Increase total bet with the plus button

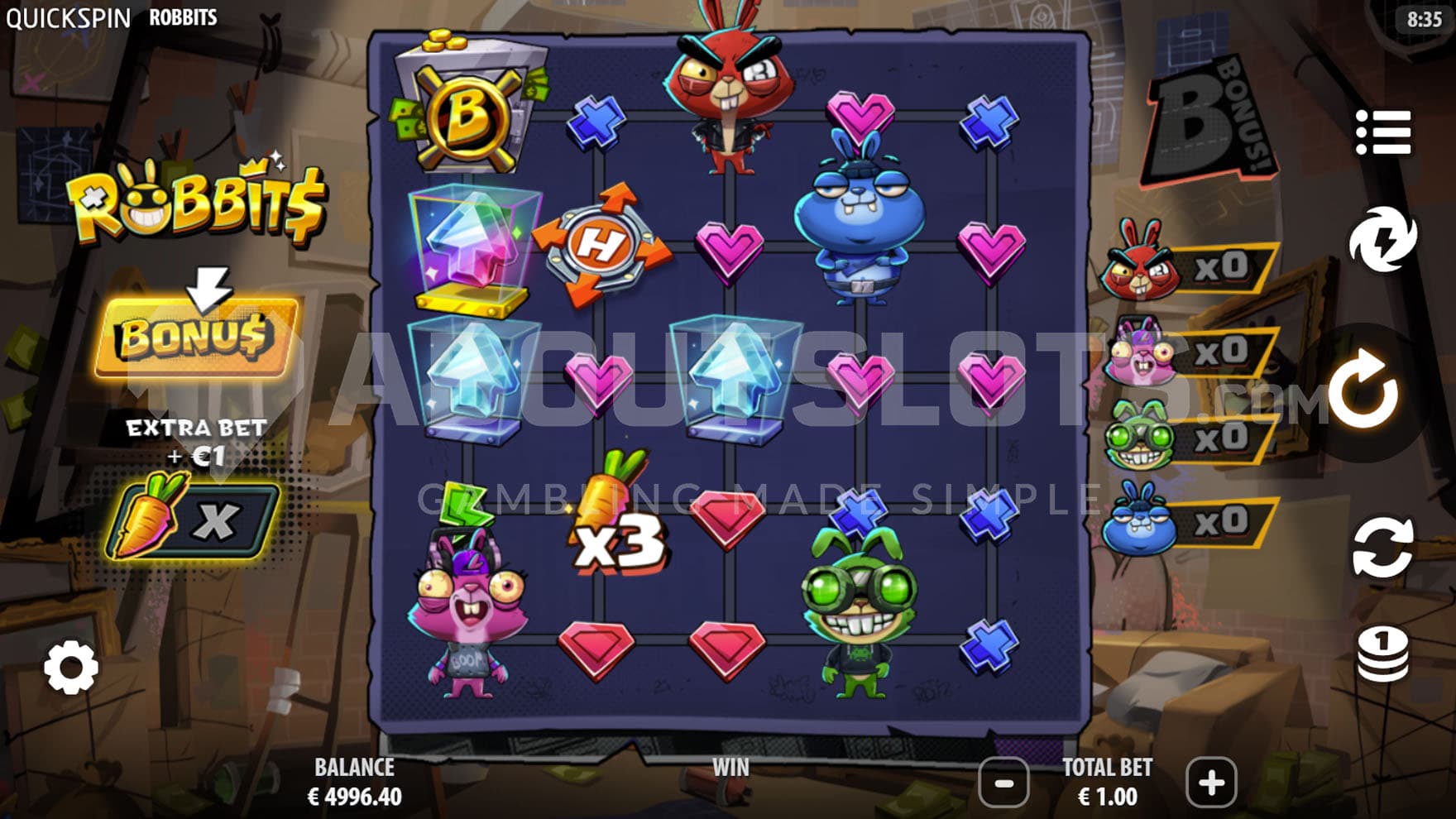click(1211, 782)
